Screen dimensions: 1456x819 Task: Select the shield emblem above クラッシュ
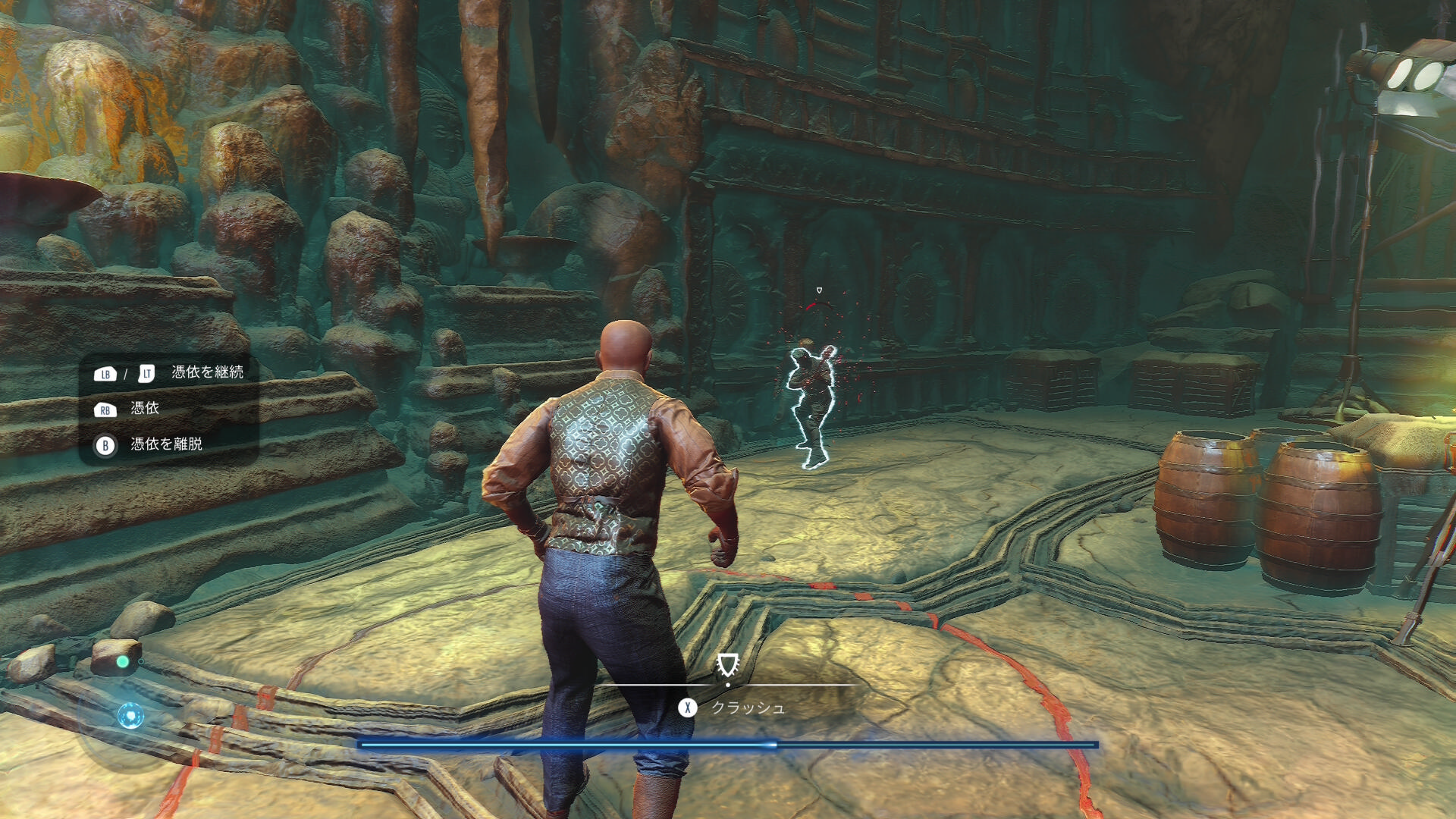tap(727, 665)
